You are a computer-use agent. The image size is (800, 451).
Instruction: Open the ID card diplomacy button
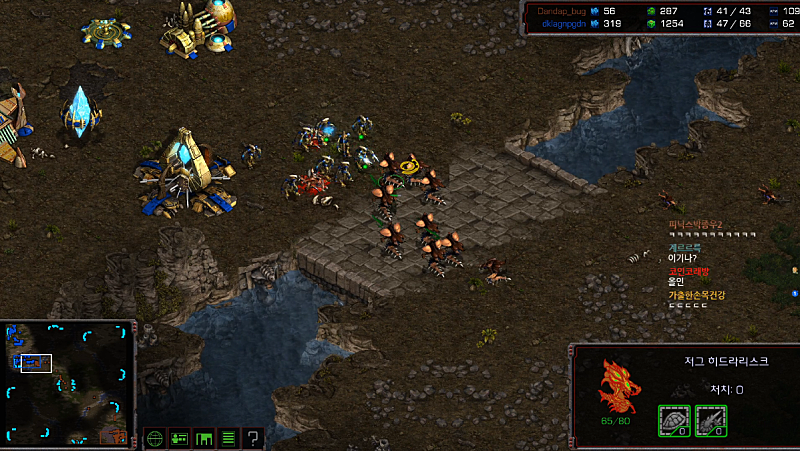(x=180, y=437)
